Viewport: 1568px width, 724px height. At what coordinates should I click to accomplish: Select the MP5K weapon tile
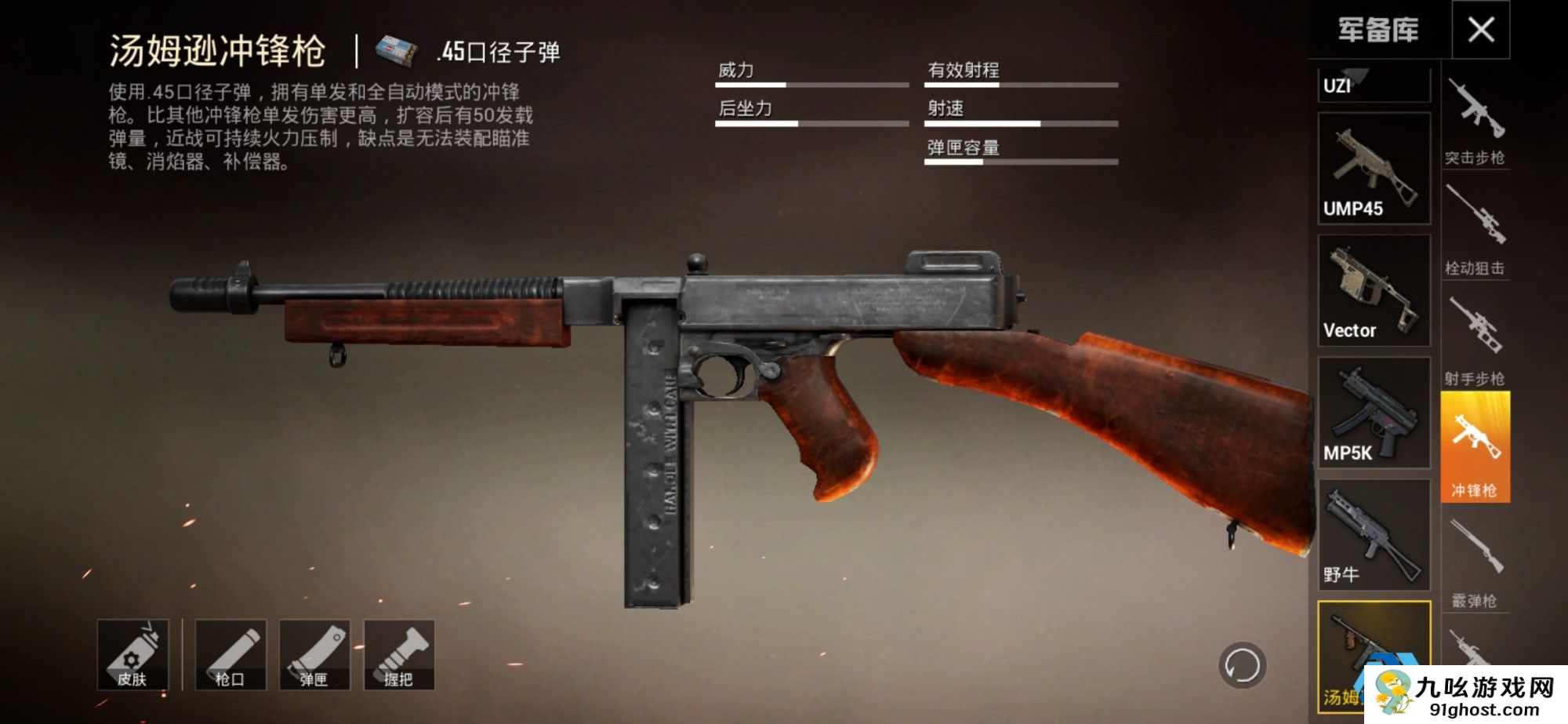(1374, 413)
